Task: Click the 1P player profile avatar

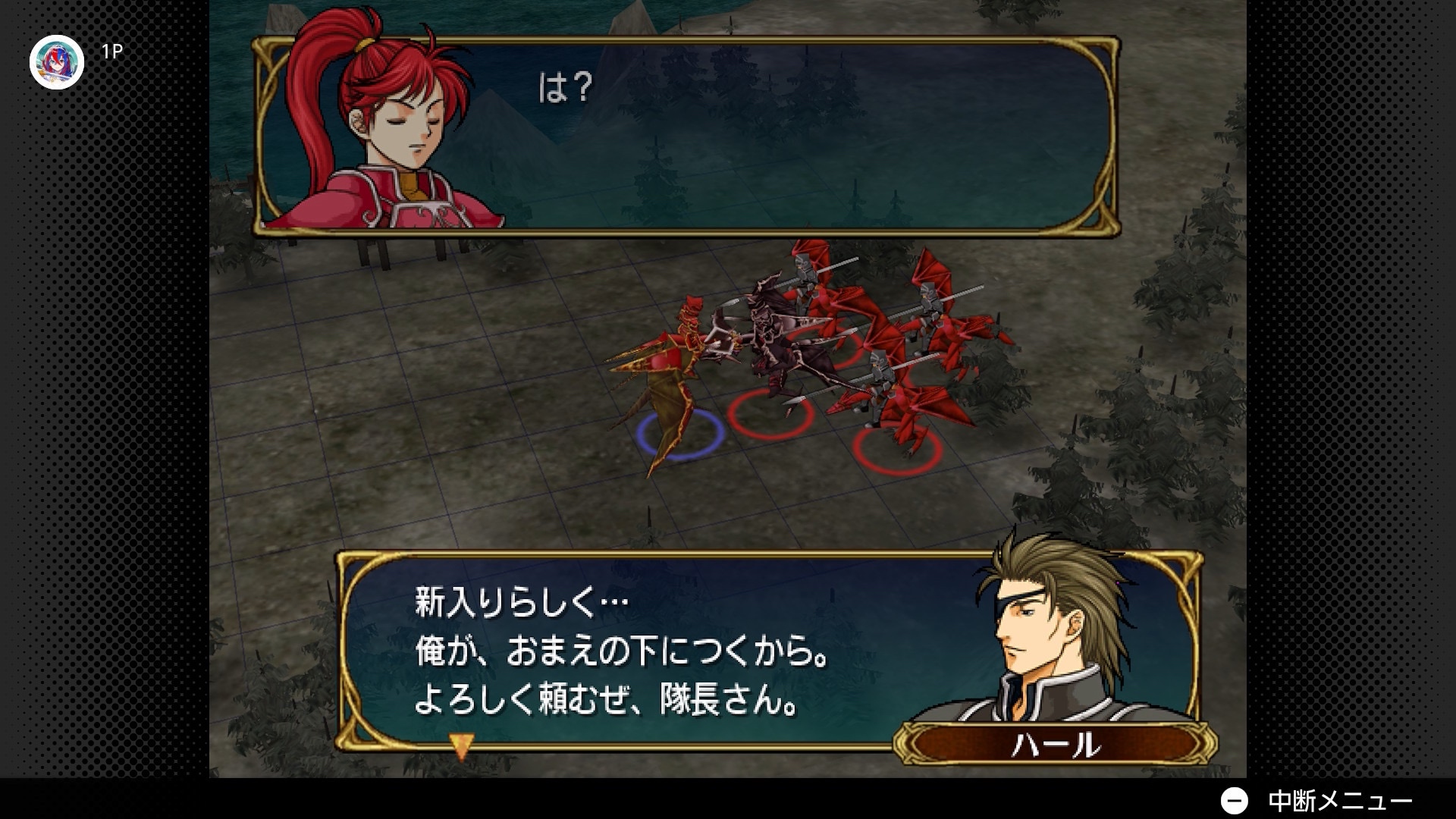Action: coord(57,62)
